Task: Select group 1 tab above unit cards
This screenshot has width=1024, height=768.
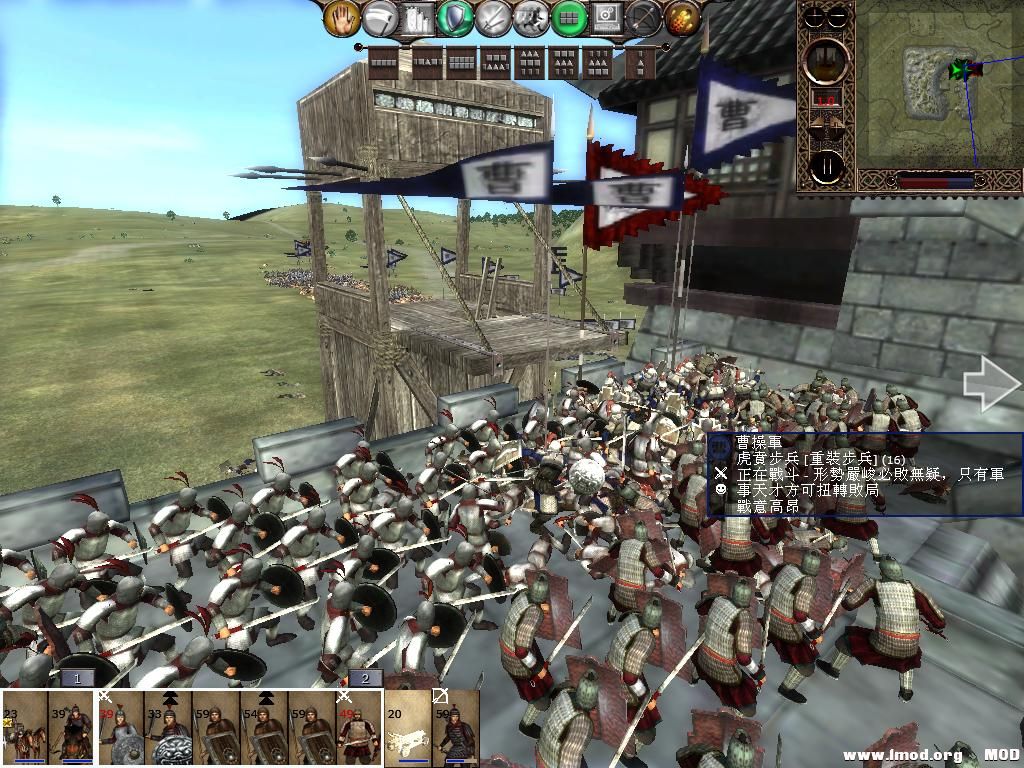Action: click(x=77, y=678)
